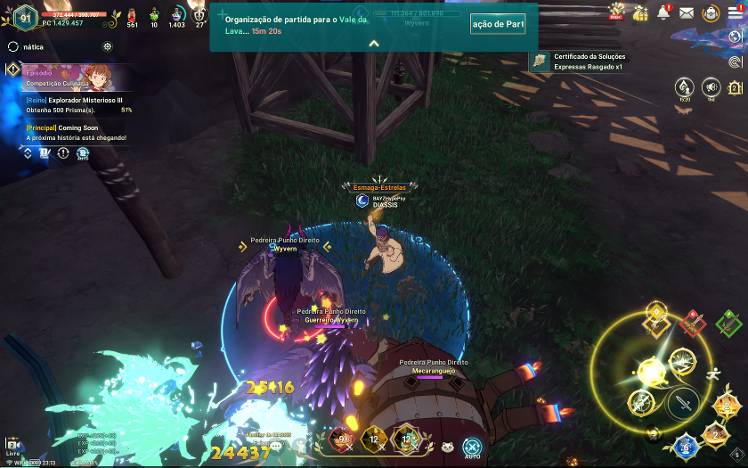
Task: Collapse the Vale da Lava matchmaking banner
Action: (x=373, y=44)
